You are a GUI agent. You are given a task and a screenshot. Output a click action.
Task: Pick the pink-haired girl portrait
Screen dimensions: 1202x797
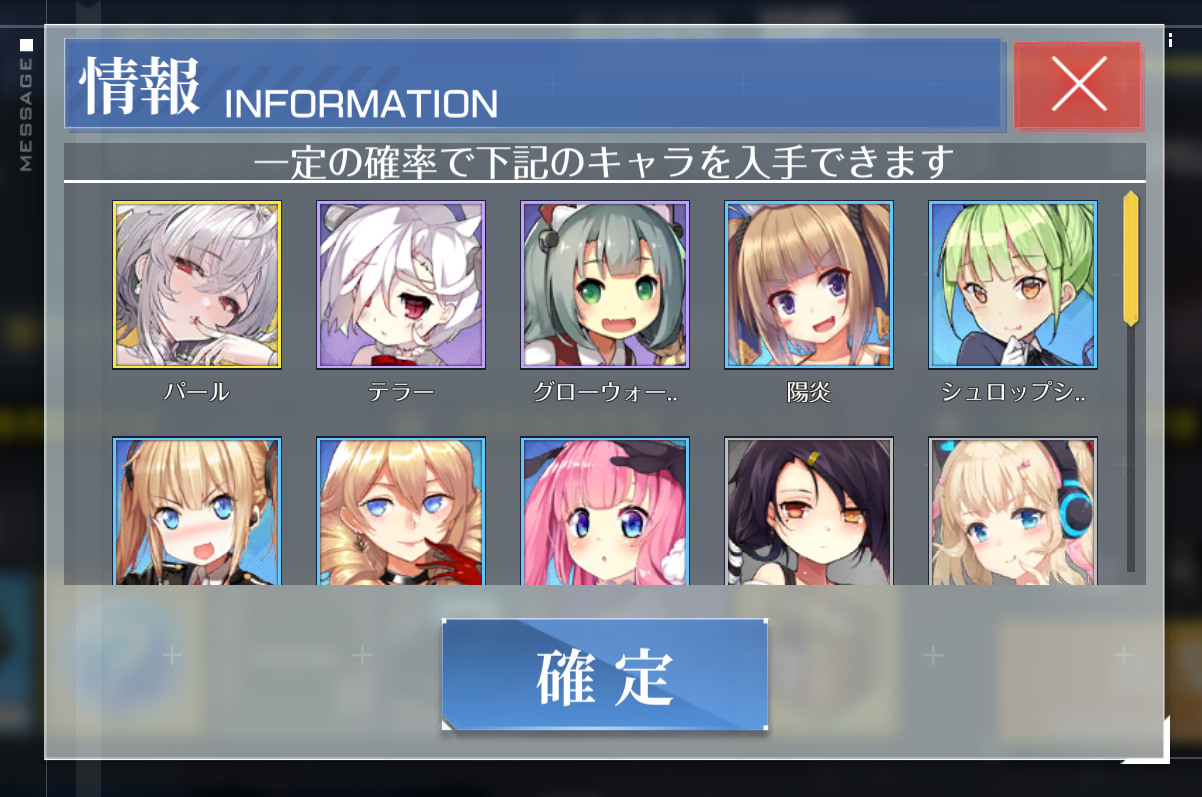tap(605, 511)
